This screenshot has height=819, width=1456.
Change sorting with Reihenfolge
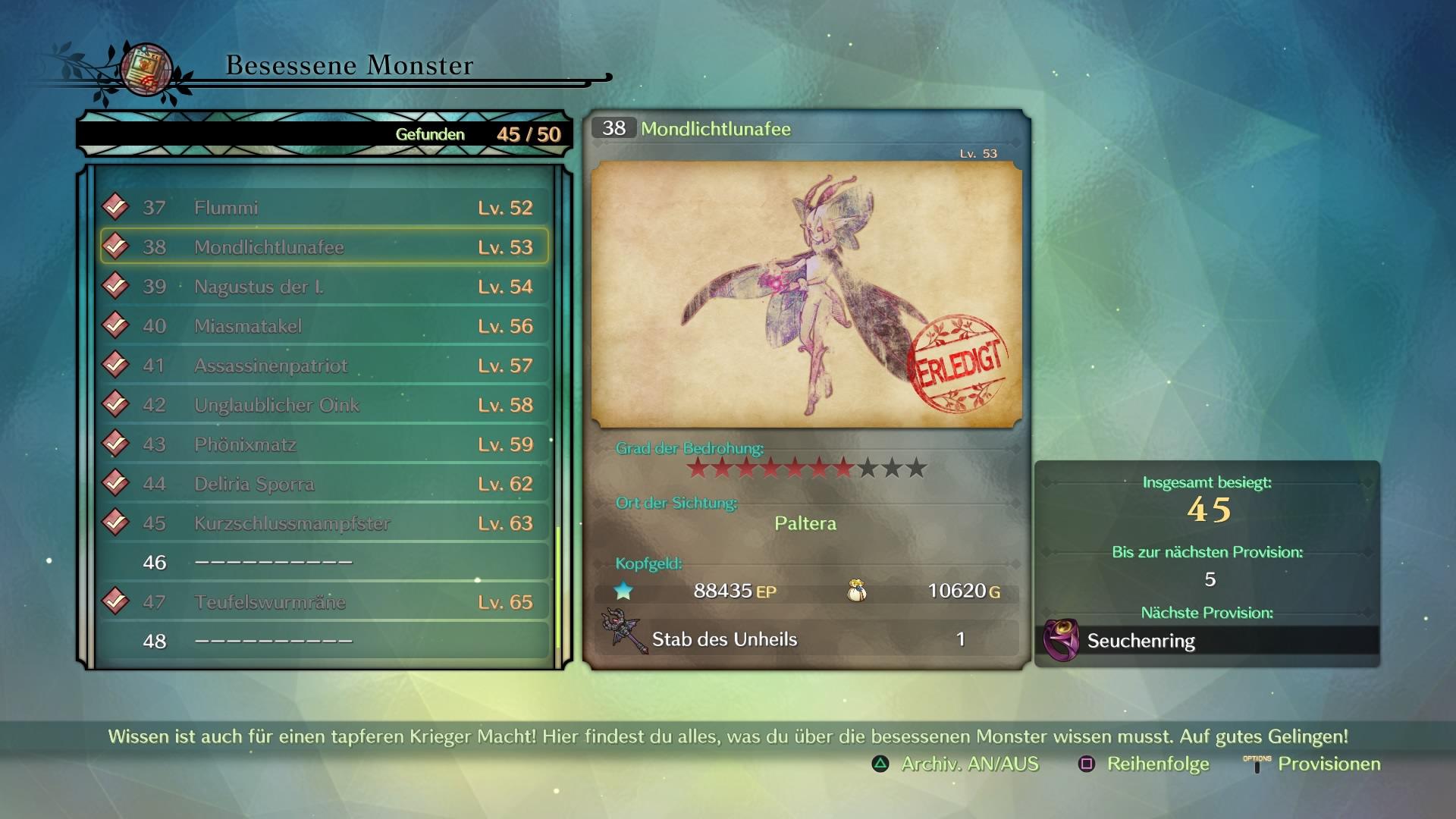coord(1145,764)
